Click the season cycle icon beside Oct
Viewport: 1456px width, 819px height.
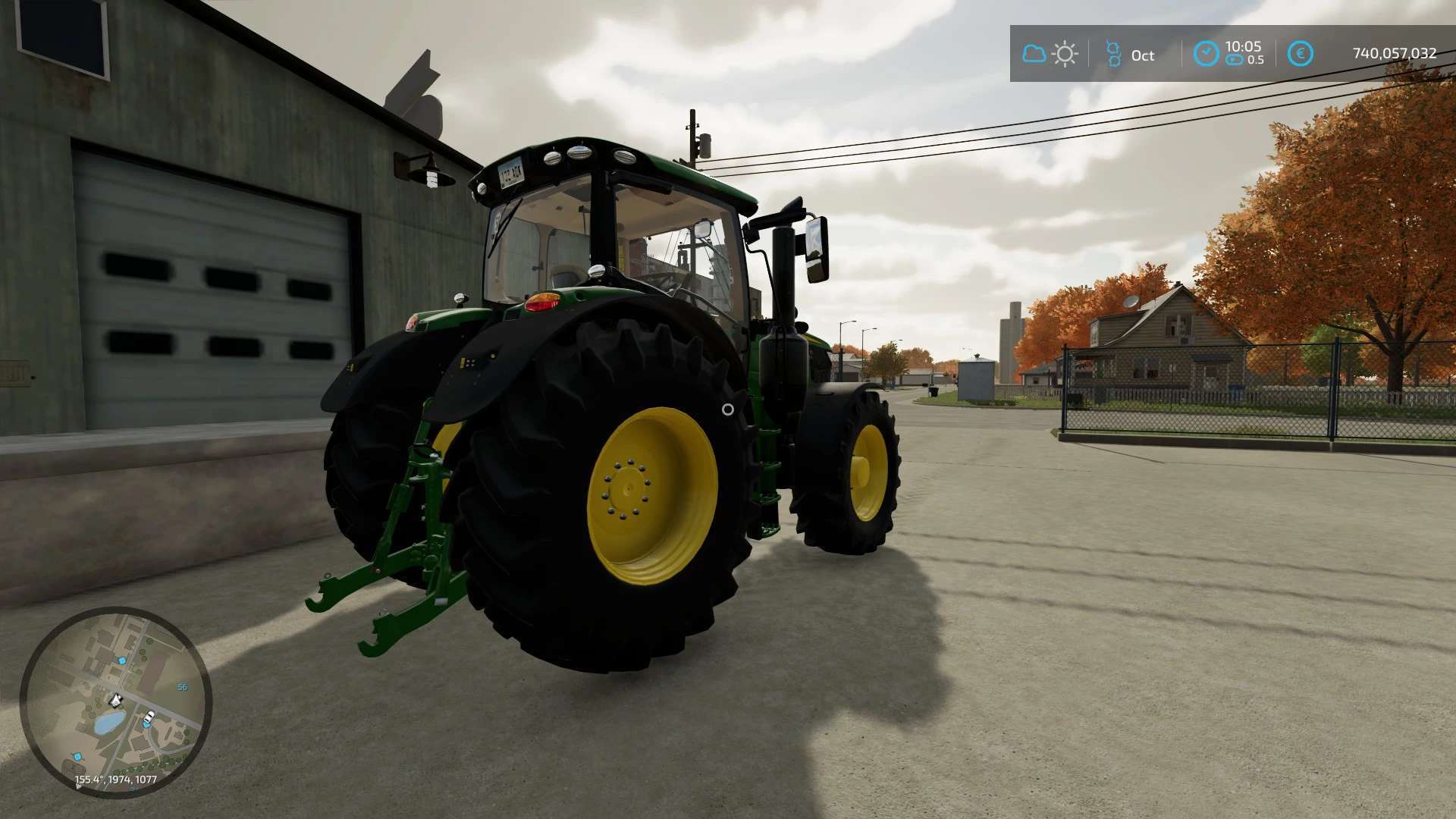1113,54
